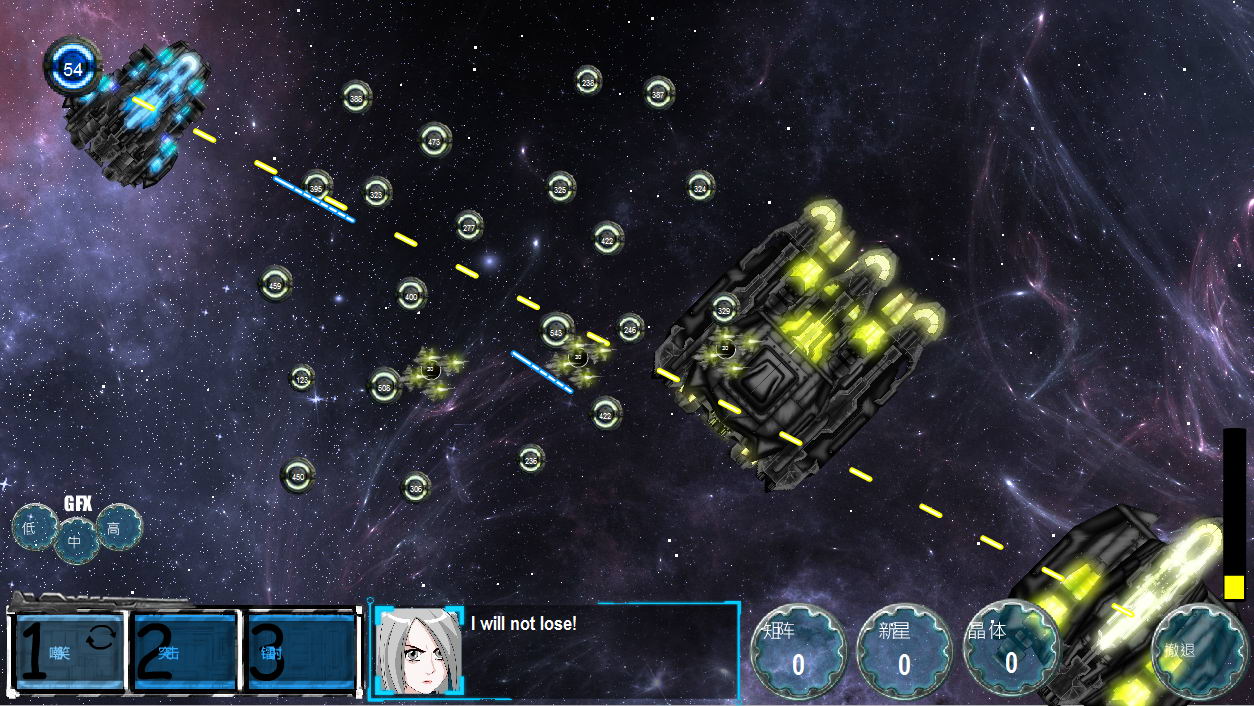
Task: Activate skill slot 1 with the swap arrows
Action: (71, 652)
